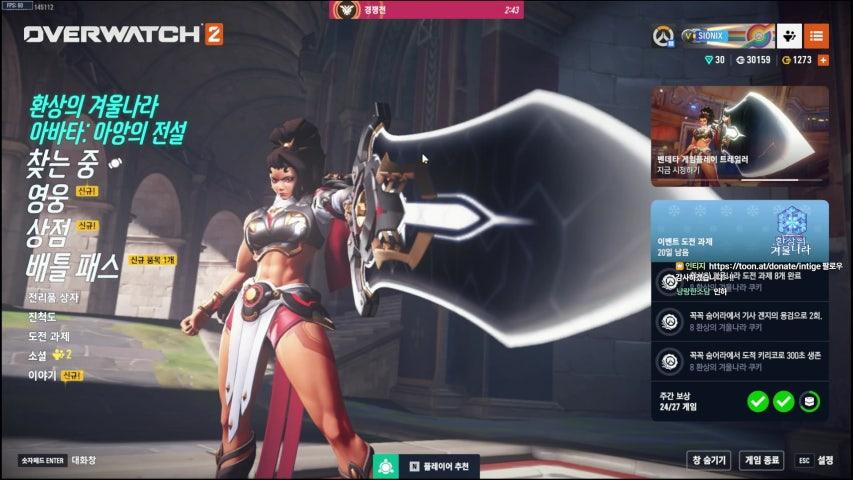
Task: Open 플레이어 추천 (Player Endorsements)
Action: pyautogui.click(x=438, y=467)
